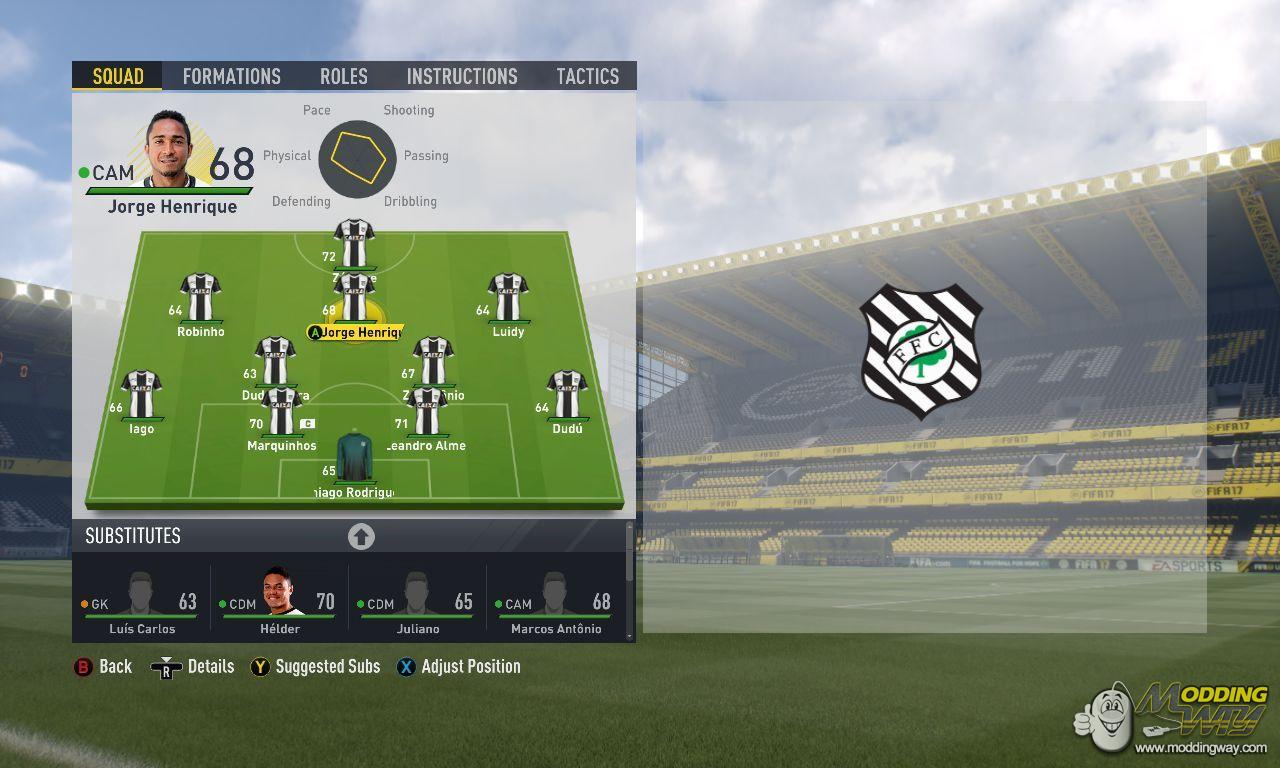This screenshot has width=1280, height=768.
Task: Select Dudú at right back
Action: click(x=567, y=397)
